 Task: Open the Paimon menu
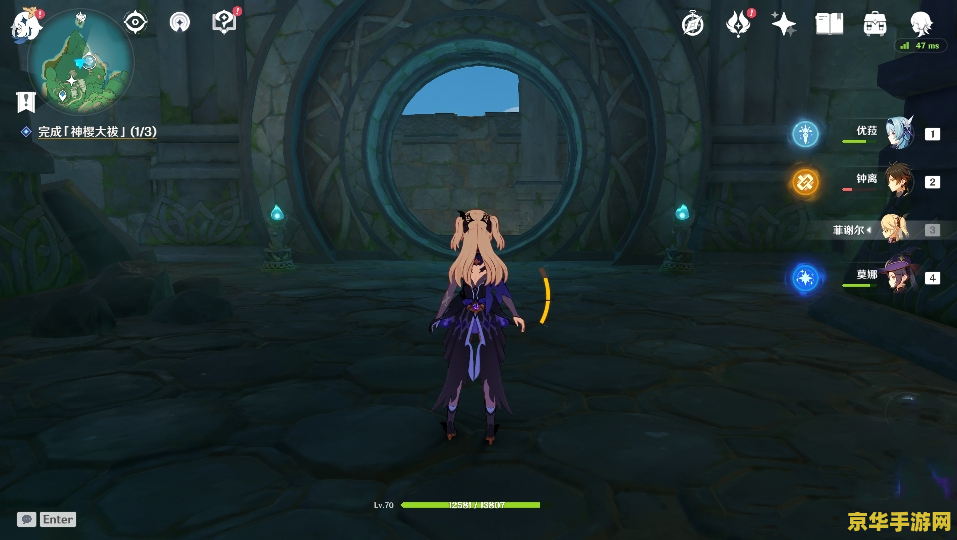click(x=24, y=24)
